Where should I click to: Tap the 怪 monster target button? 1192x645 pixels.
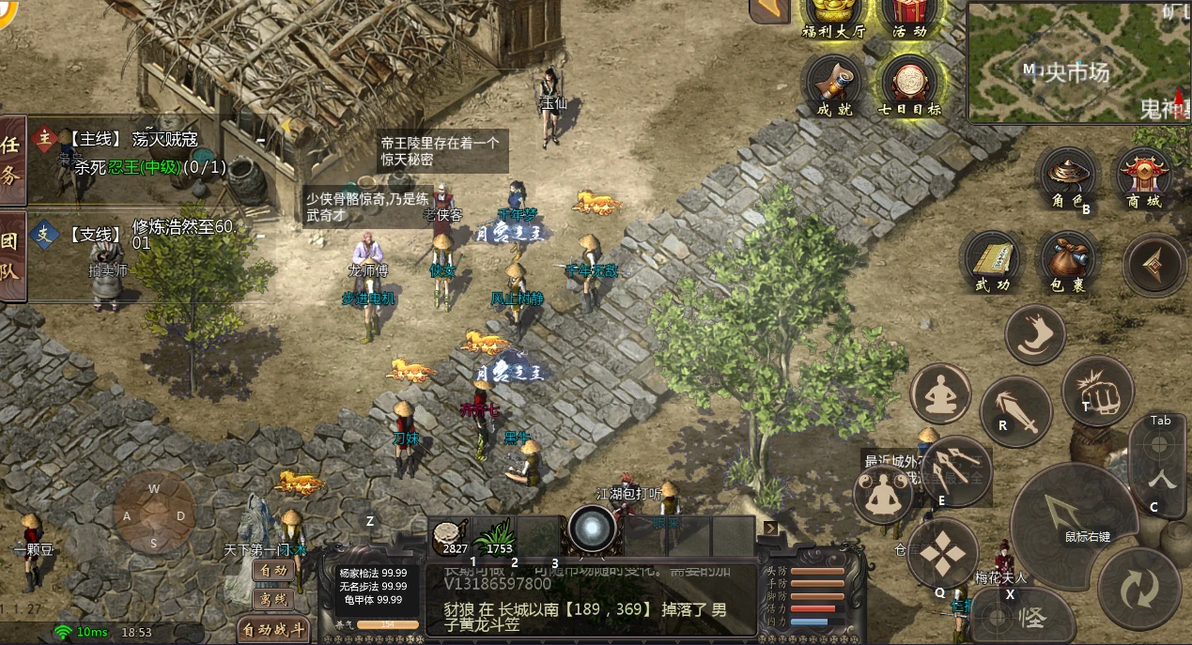tap(1020, 616)
